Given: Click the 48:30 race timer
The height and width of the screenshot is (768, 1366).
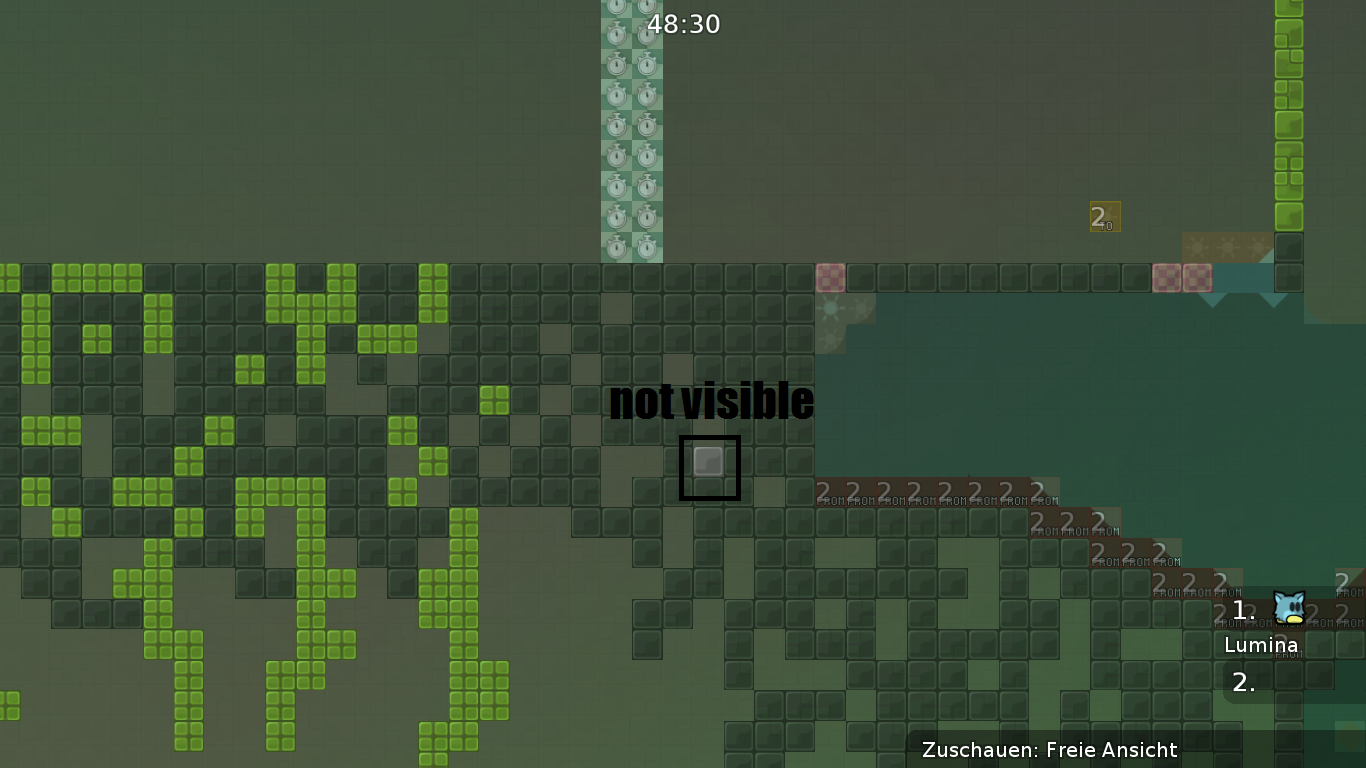Looking at the screenshot, I should (685, 24).
